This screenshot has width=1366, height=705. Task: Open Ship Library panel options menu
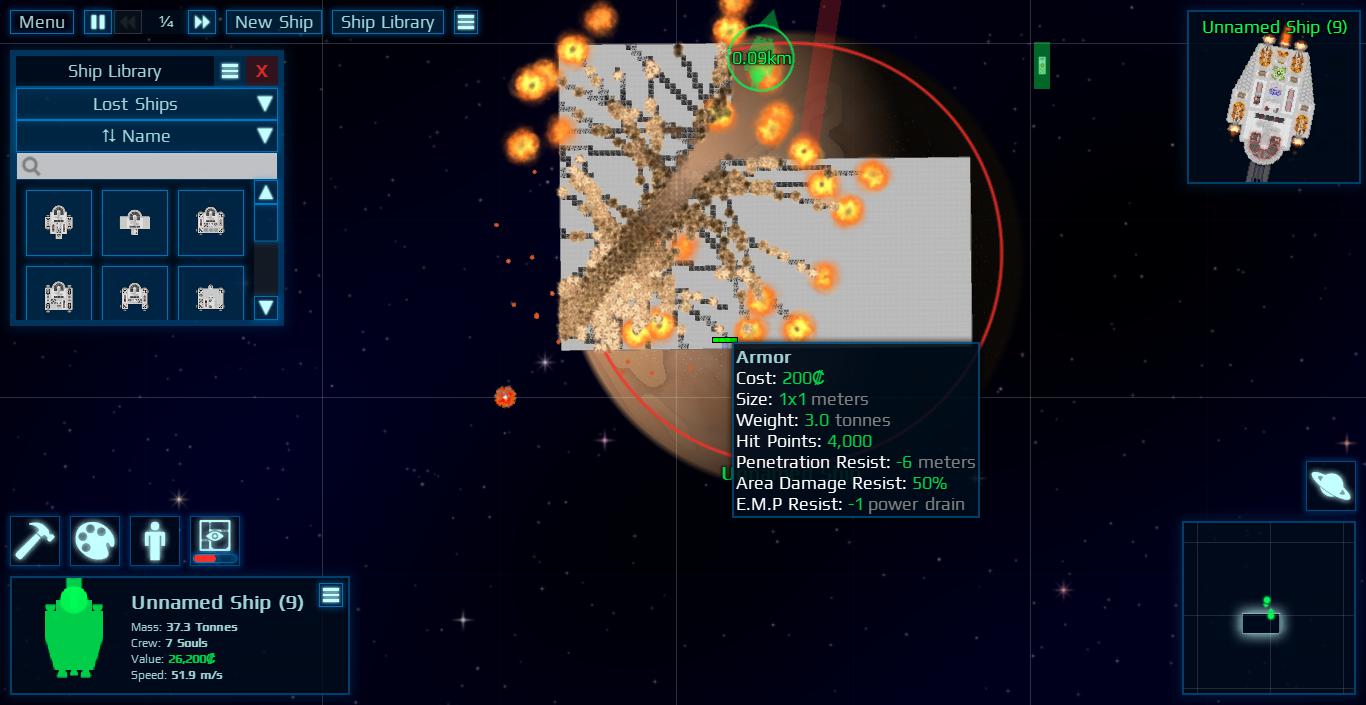pos(230,71)
